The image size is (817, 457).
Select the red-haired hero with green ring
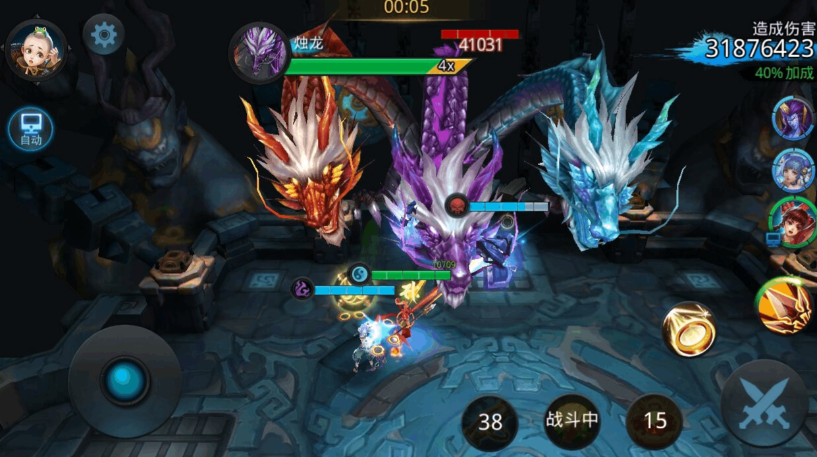pyautogui.click(x=789, y=222)
